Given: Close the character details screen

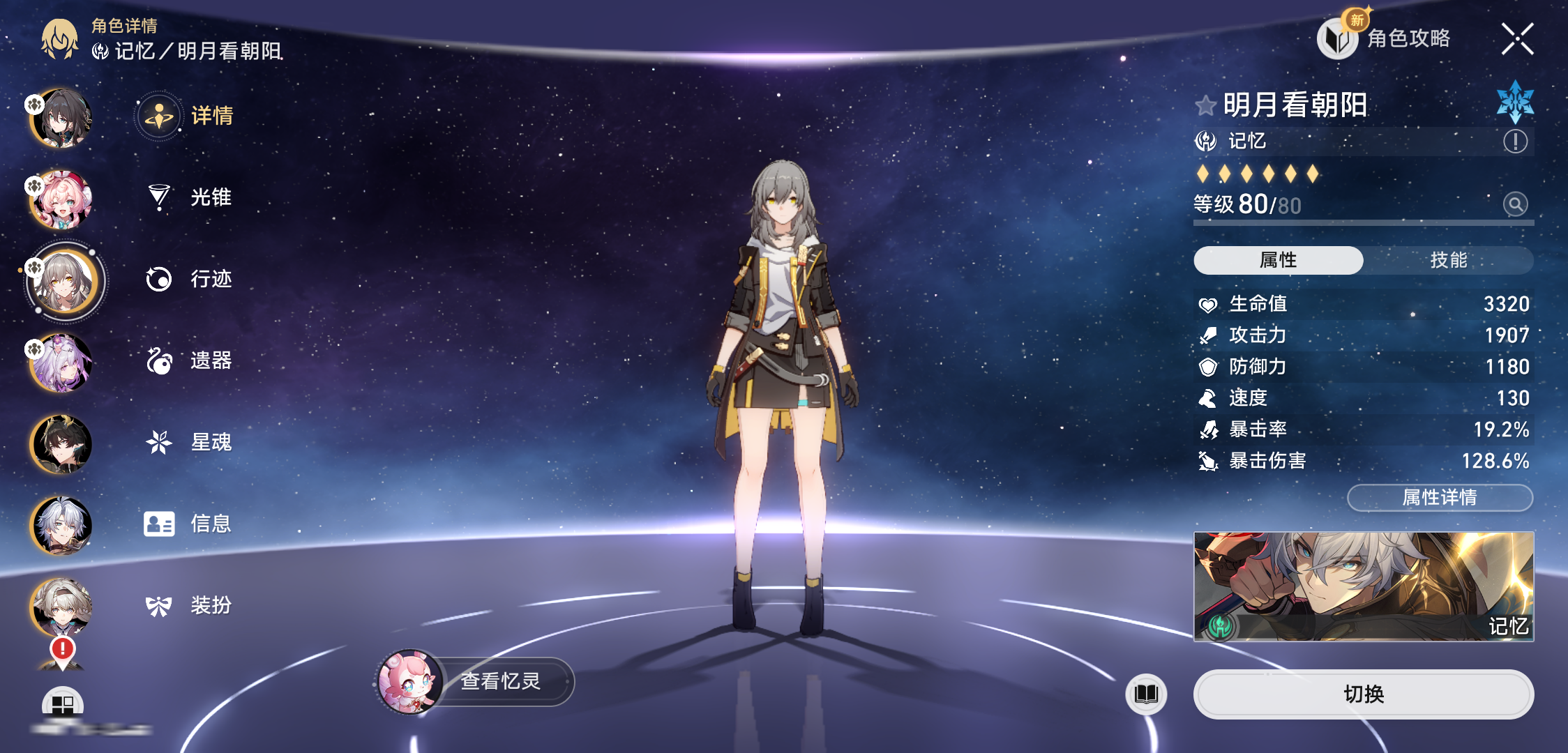Looking at the screenshot, I should pyautogui.click(x=1517, y=39).
